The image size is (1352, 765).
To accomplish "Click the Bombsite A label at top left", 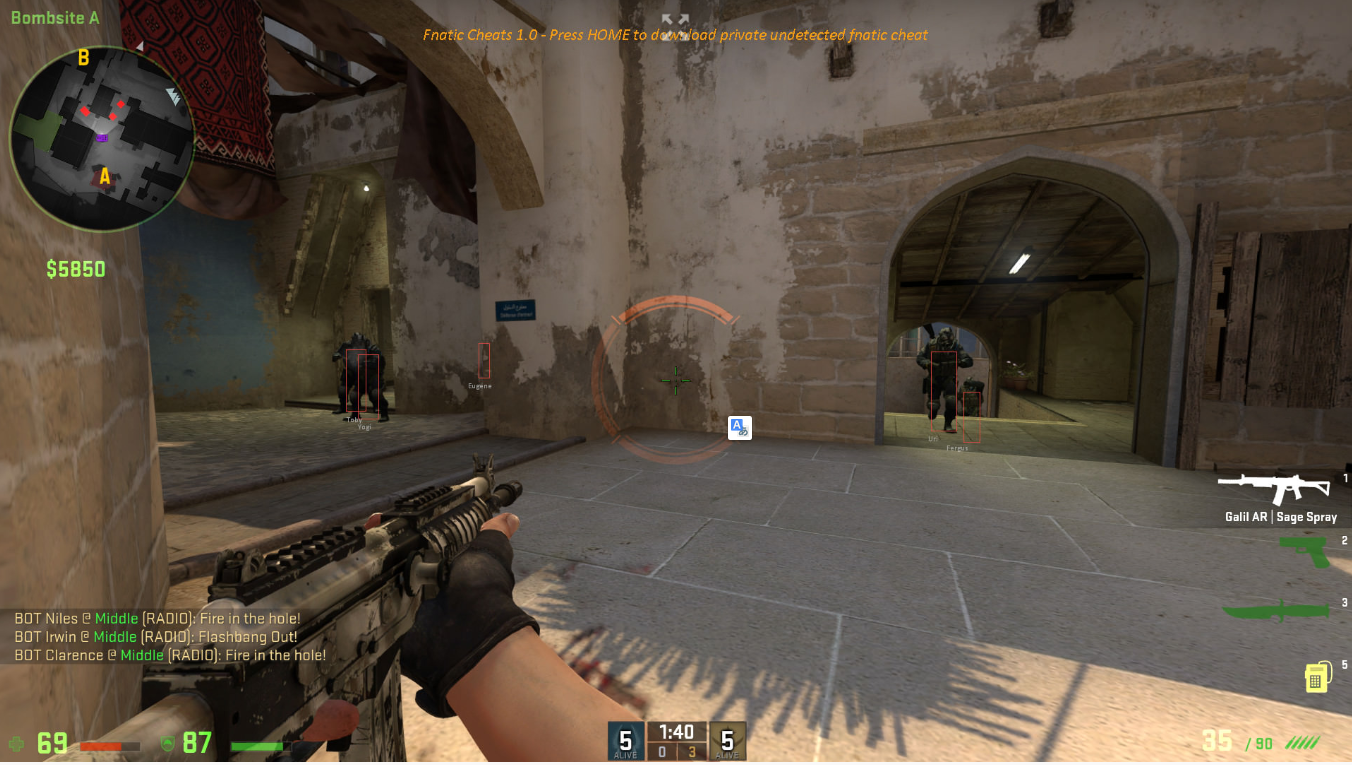I will click(x=54, y=16).
